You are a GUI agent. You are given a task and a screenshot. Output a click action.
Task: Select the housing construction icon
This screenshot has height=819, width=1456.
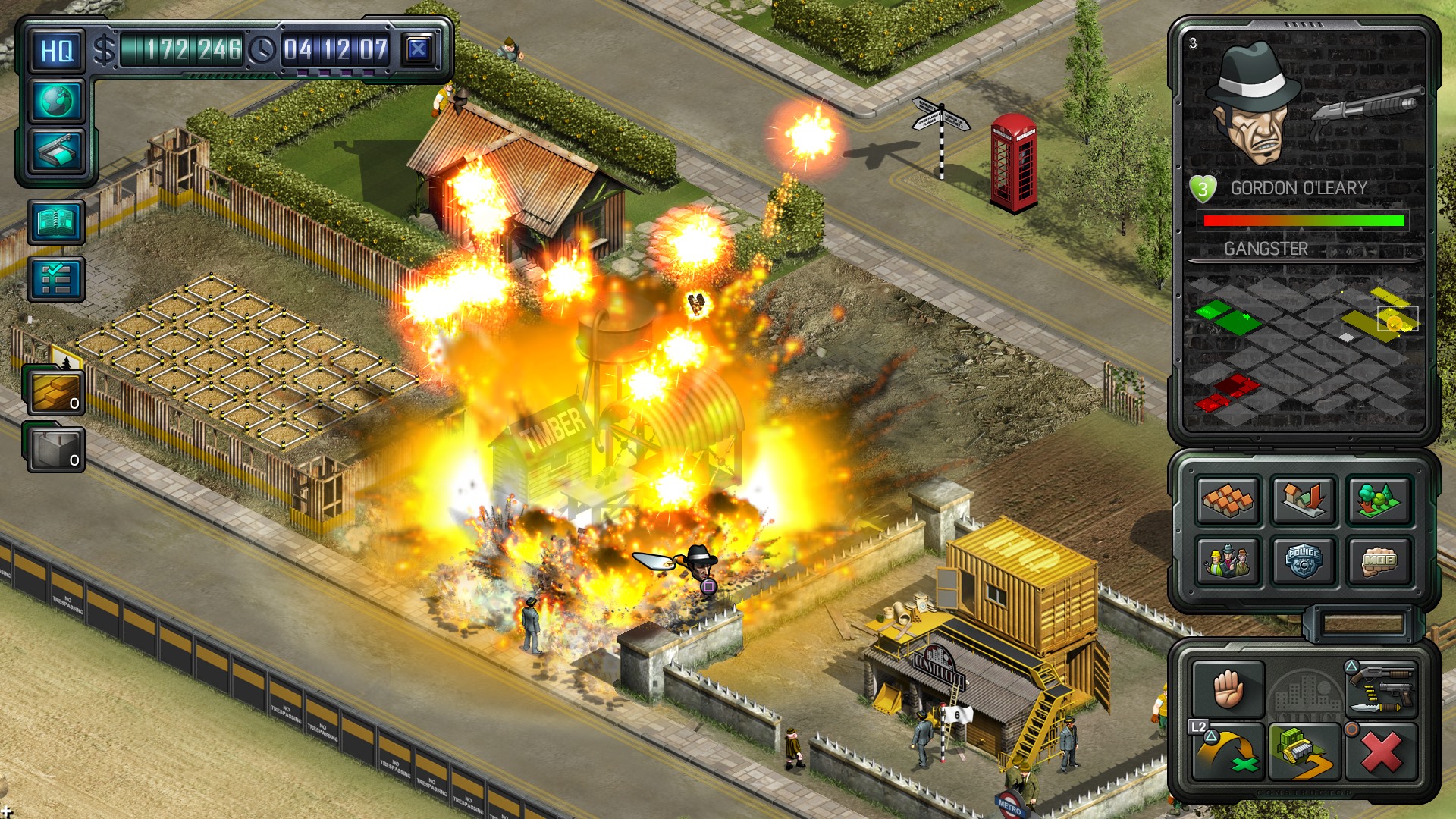1226,500
